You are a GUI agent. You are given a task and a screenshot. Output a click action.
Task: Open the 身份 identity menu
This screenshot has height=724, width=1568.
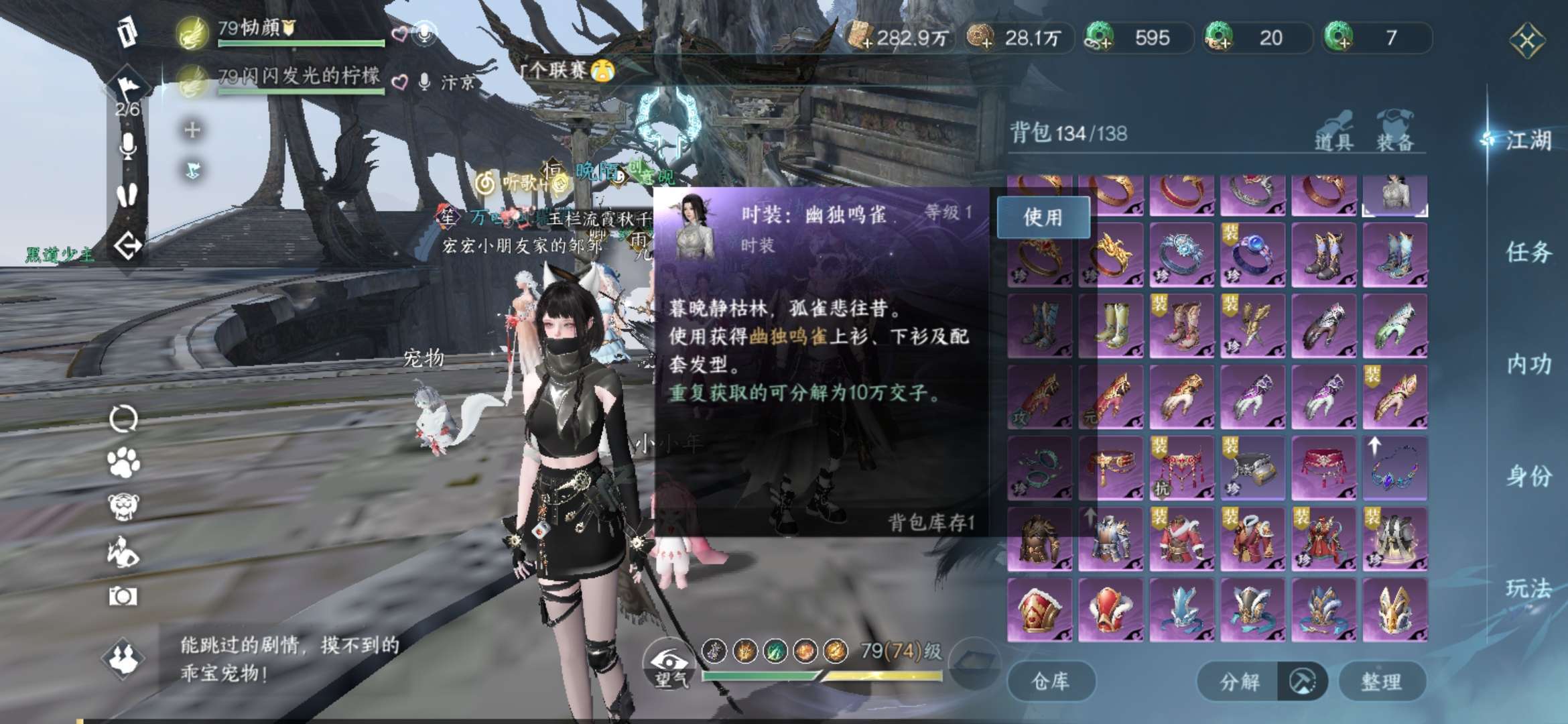(1528, 477)
